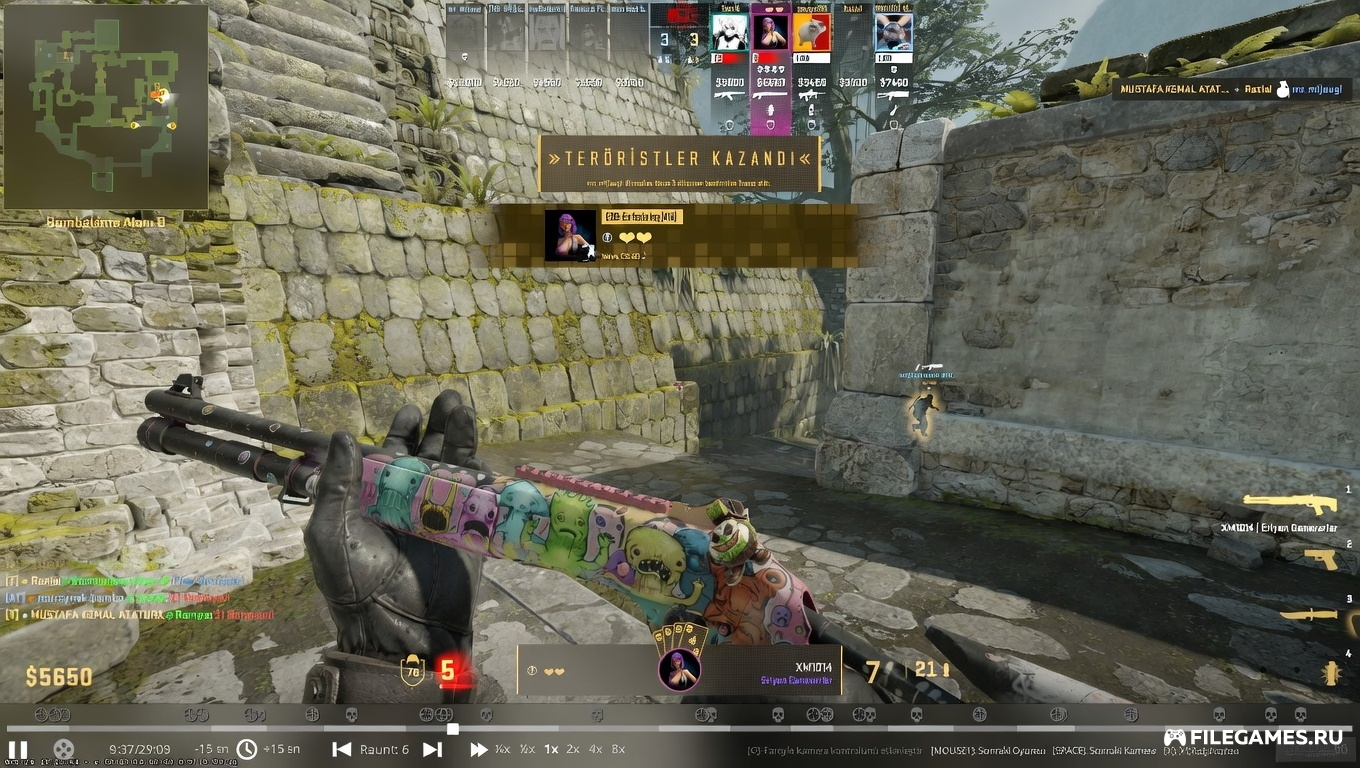Image resolution: width=1360 pixels, height=768 pixels.
Task: Click the minimap in the corner
Action: click(106, 106)
